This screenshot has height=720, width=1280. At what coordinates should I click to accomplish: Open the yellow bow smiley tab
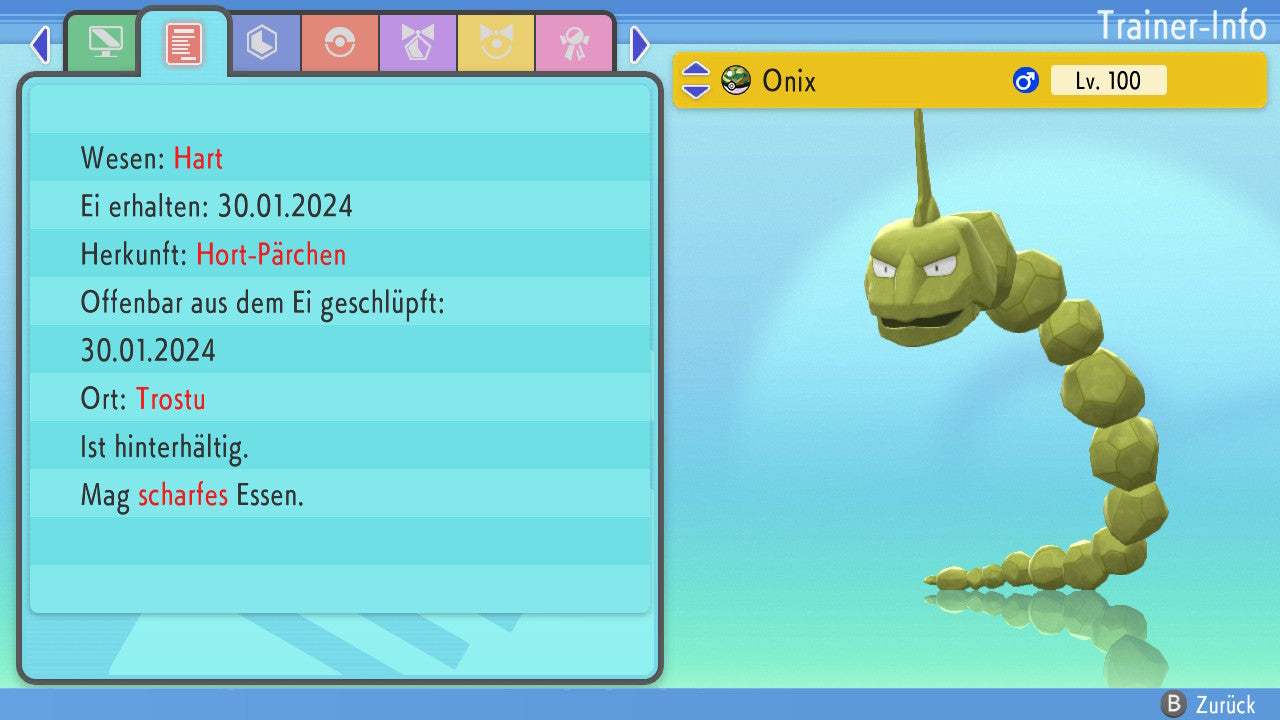[x=496, y=43]
